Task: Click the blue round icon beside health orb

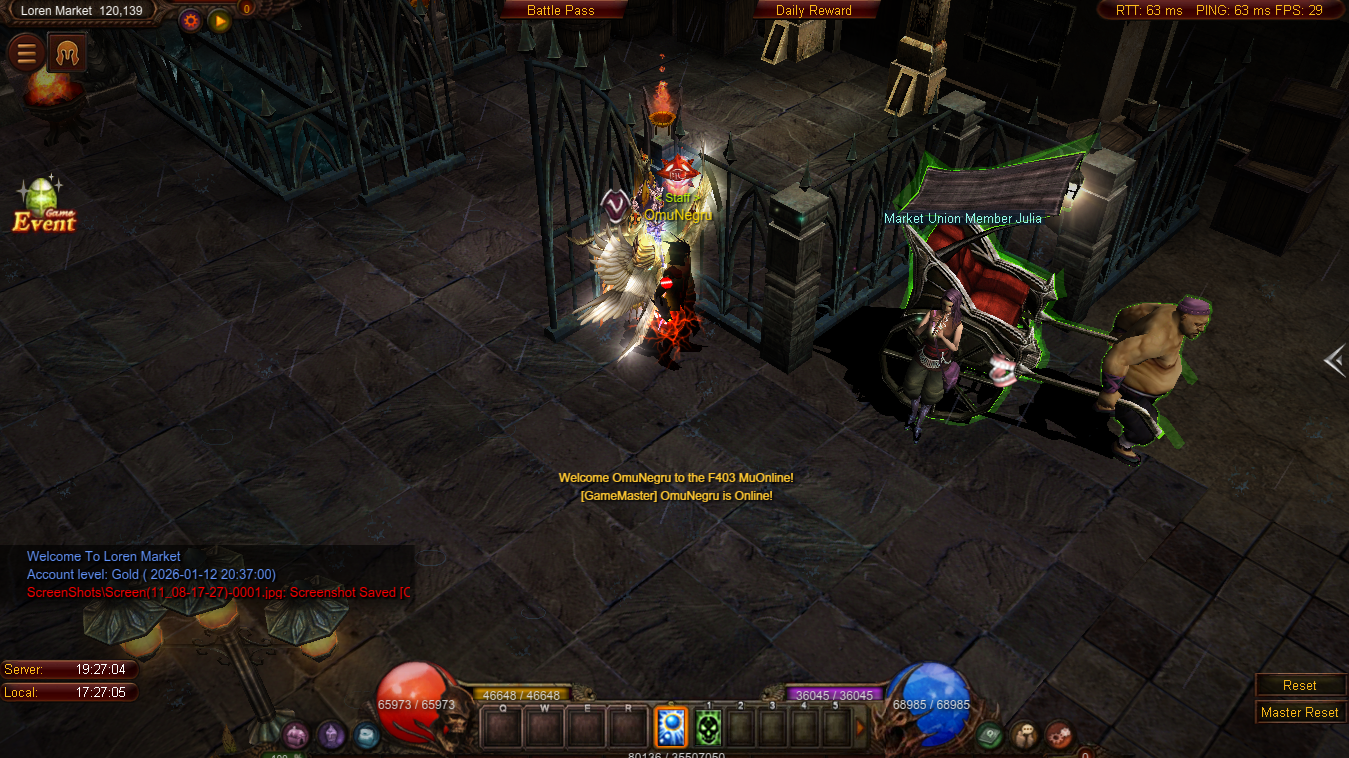Action: 367,736
